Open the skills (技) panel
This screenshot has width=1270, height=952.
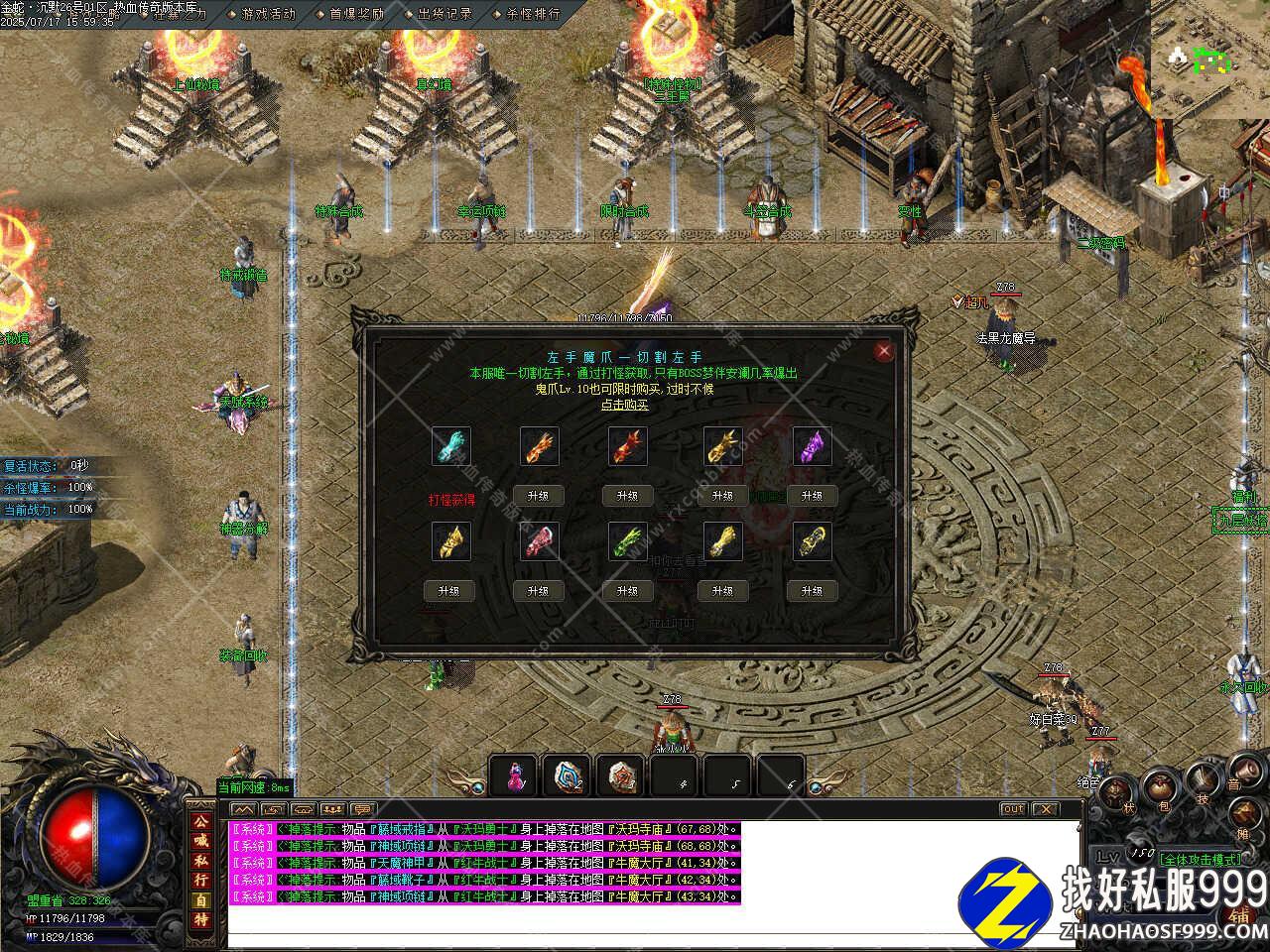point(1203,779)
